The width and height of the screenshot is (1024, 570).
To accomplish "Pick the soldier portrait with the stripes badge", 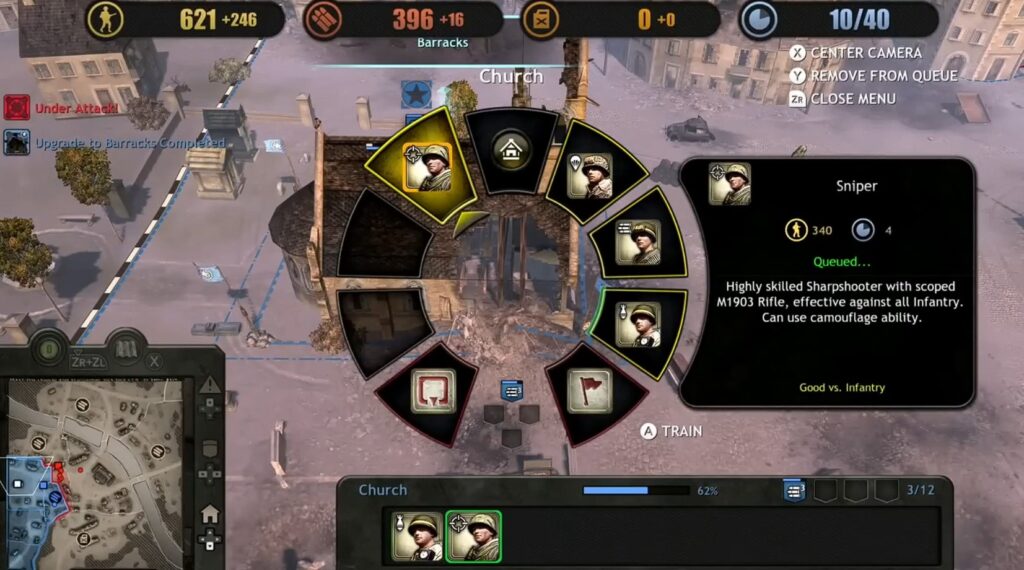I will pyautogui.click(x=637, y=242).
